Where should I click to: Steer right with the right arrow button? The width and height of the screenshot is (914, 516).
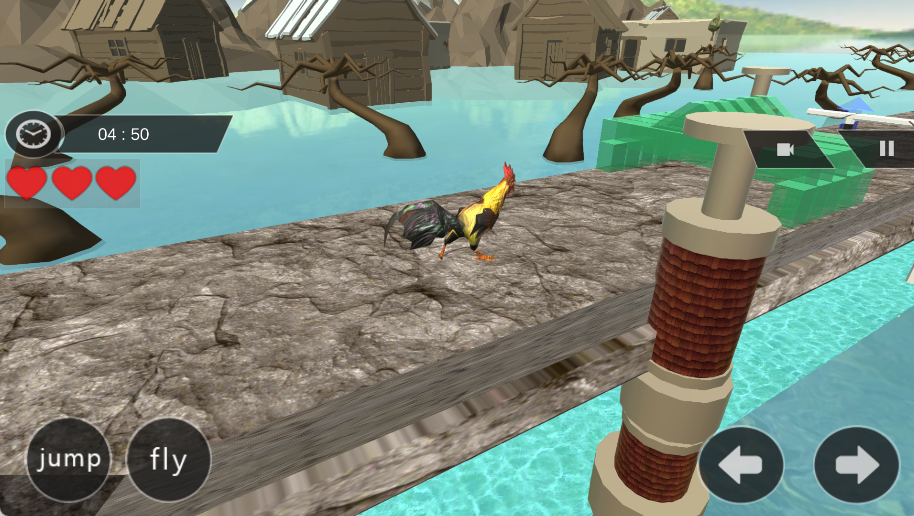coord(856,465)
